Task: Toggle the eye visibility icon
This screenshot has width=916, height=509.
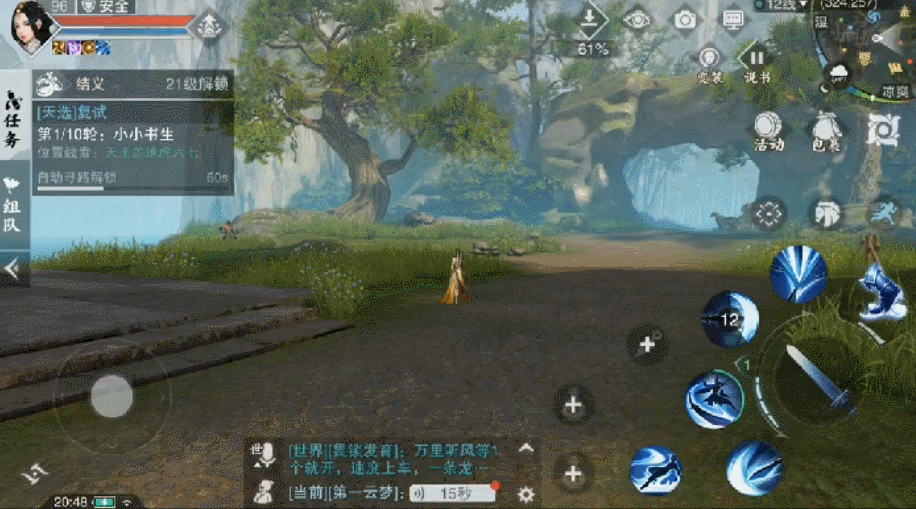Action: coord(637,19)
